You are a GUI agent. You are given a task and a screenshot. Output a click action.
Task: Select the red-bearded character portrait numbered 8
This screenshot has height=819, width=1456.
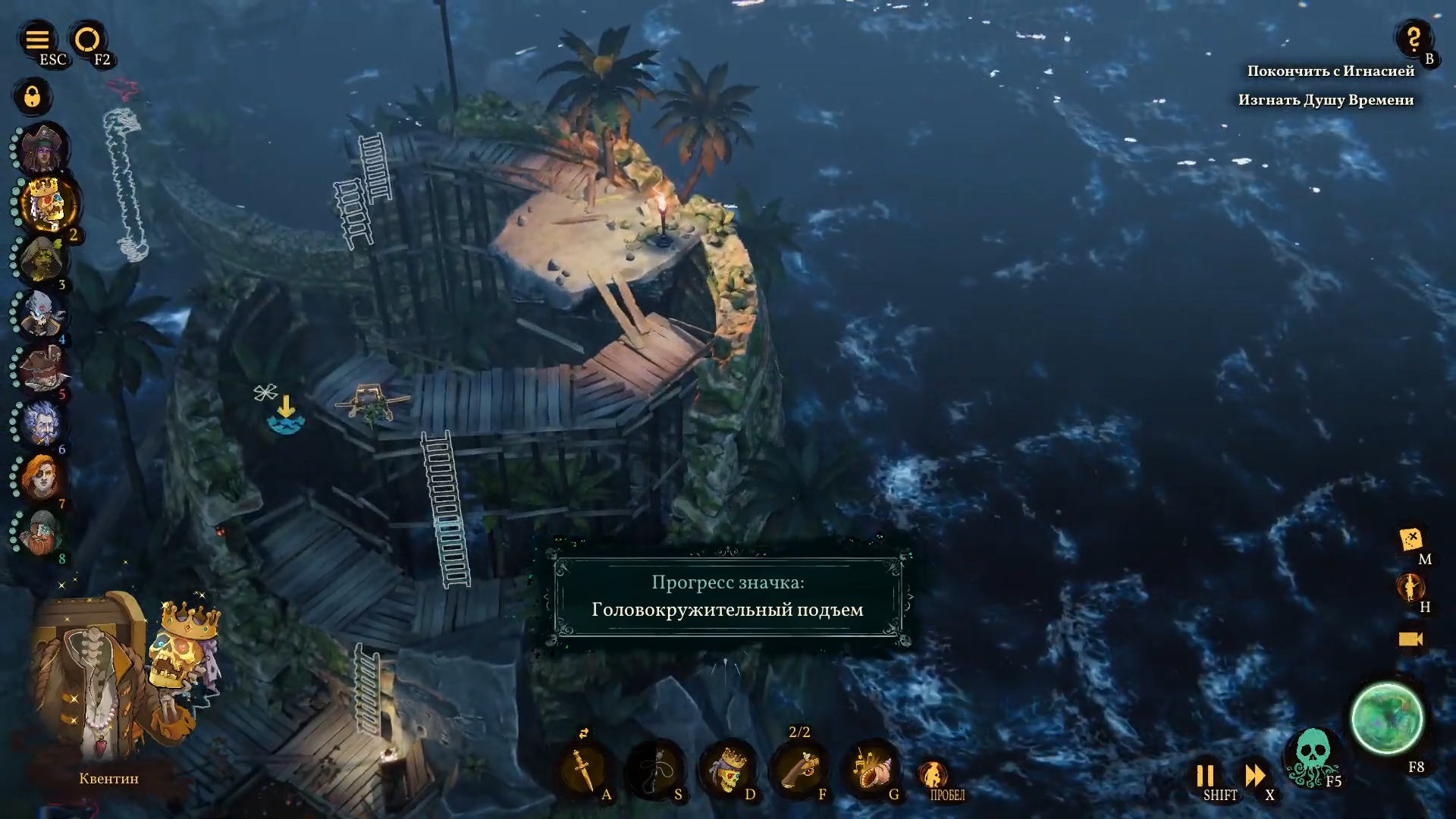point(40,532)
